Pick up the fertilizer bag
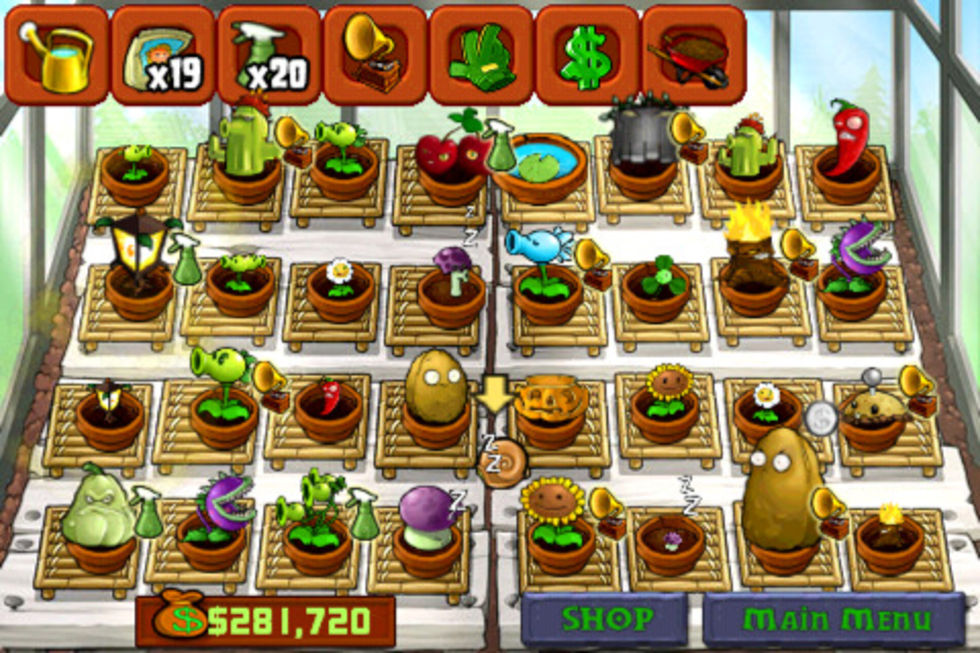The width and height of the screenshot is (980, 653). point(163,54)
